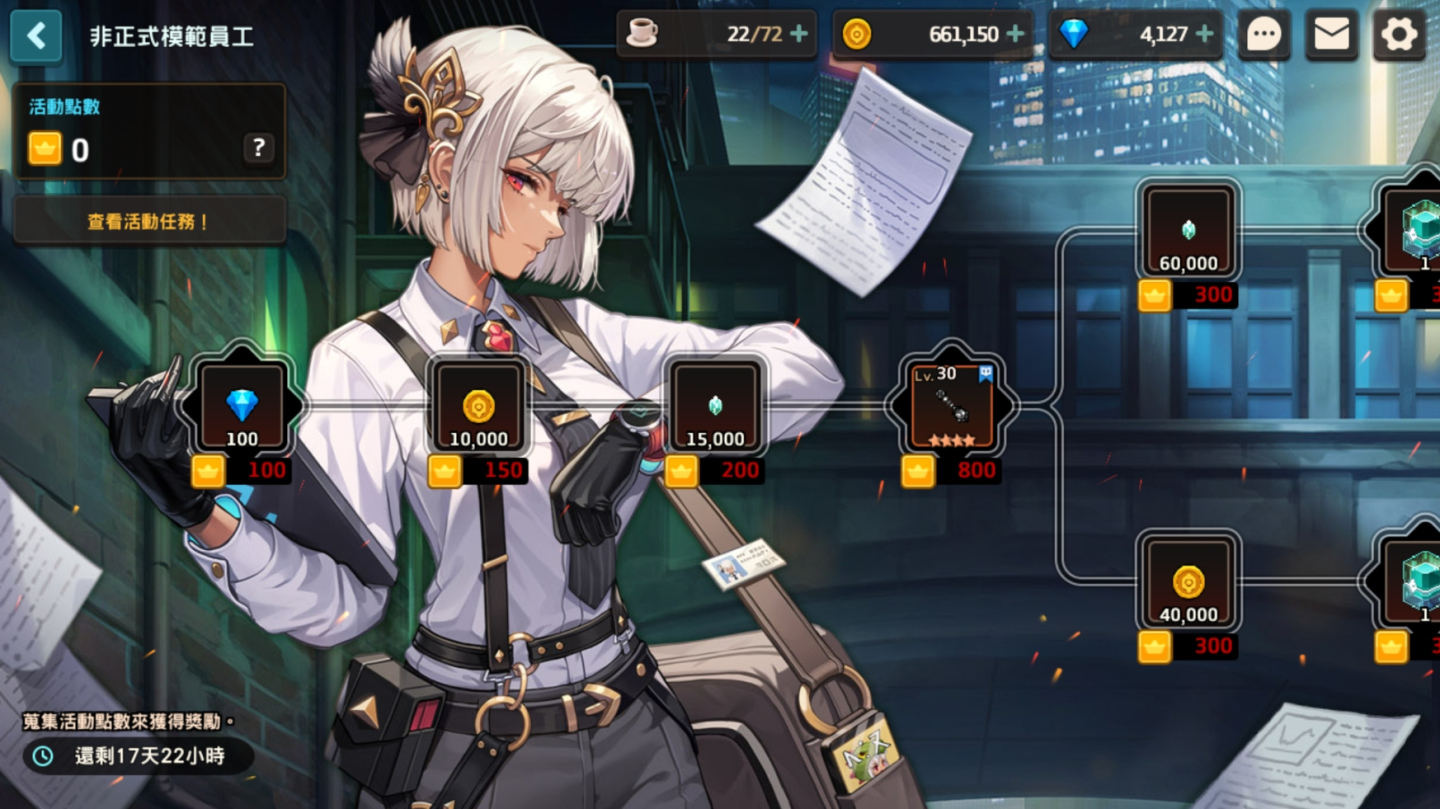Open the mailbox envelope
Viewport: 1440px width, 809px height.
[1331, 36]
